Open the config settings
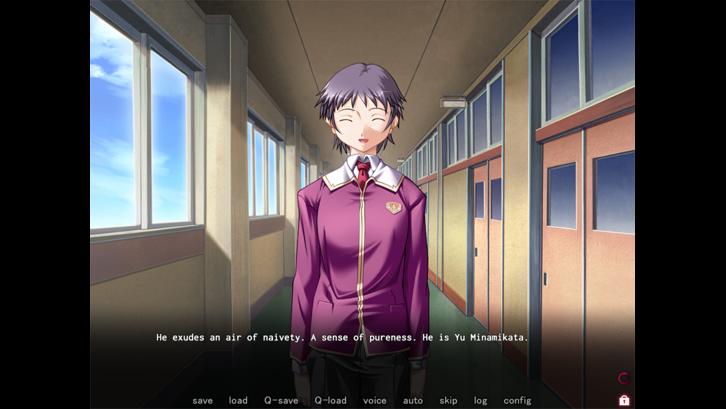The height and width of the screenshot is (409, 726). coord(517,400)
